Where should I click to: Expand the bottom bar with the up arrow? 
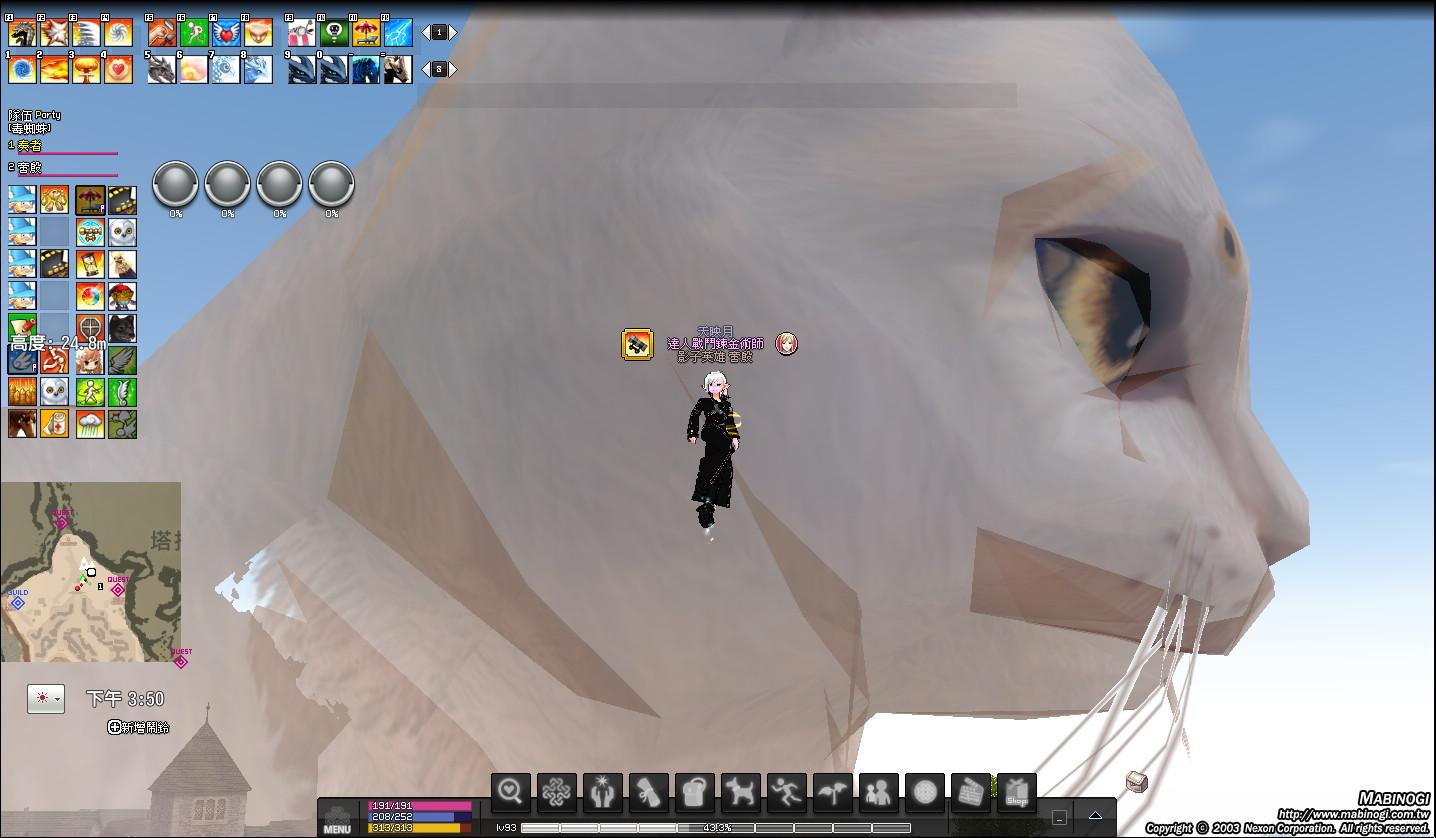pyautogui.click(x=1096, y=816)
